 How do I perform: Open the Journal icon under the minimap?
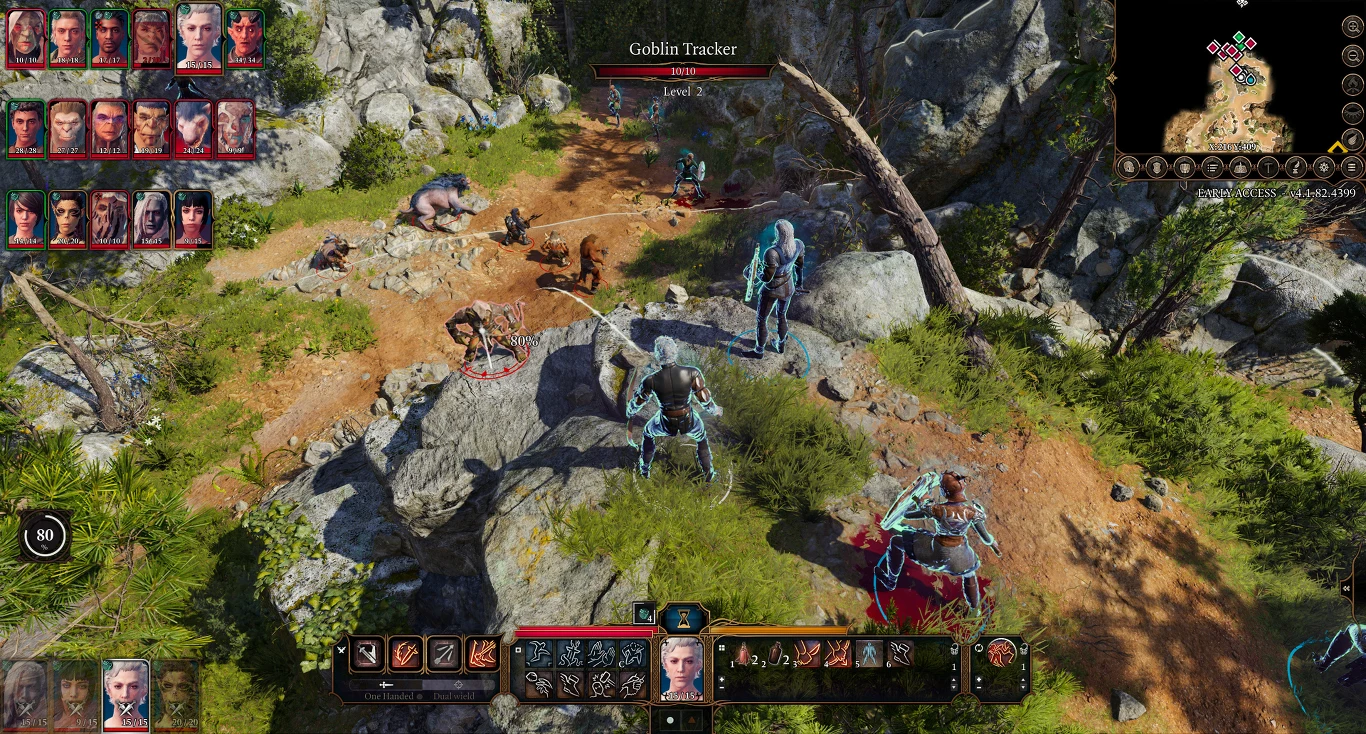1212,168
